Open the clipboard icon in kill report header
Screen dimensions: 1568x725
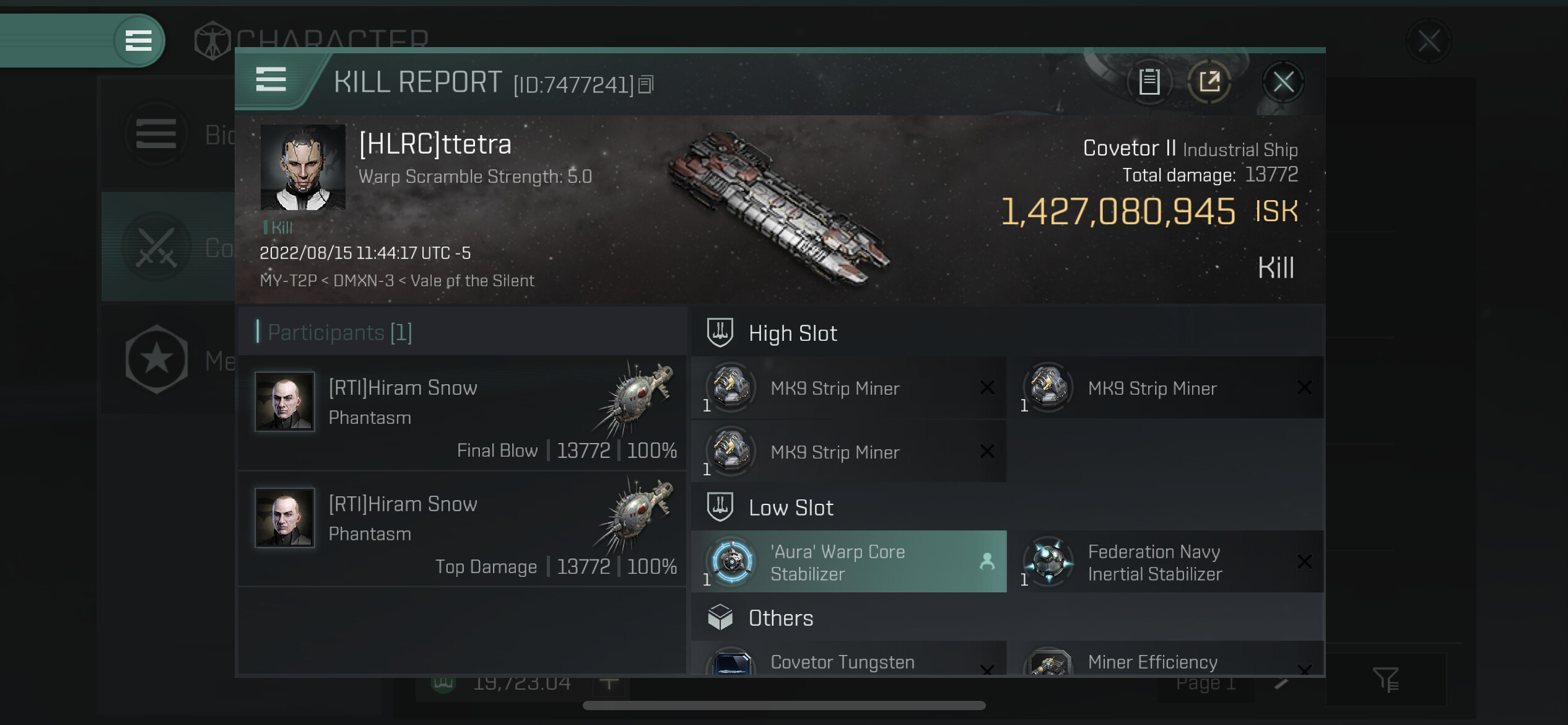click(1149, 82)
